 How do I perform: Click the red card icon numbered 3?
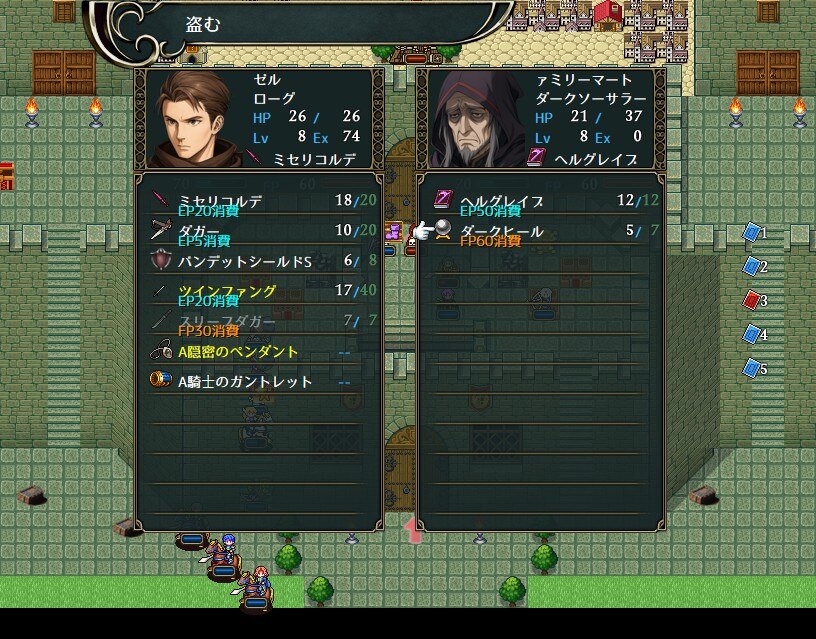752,300
